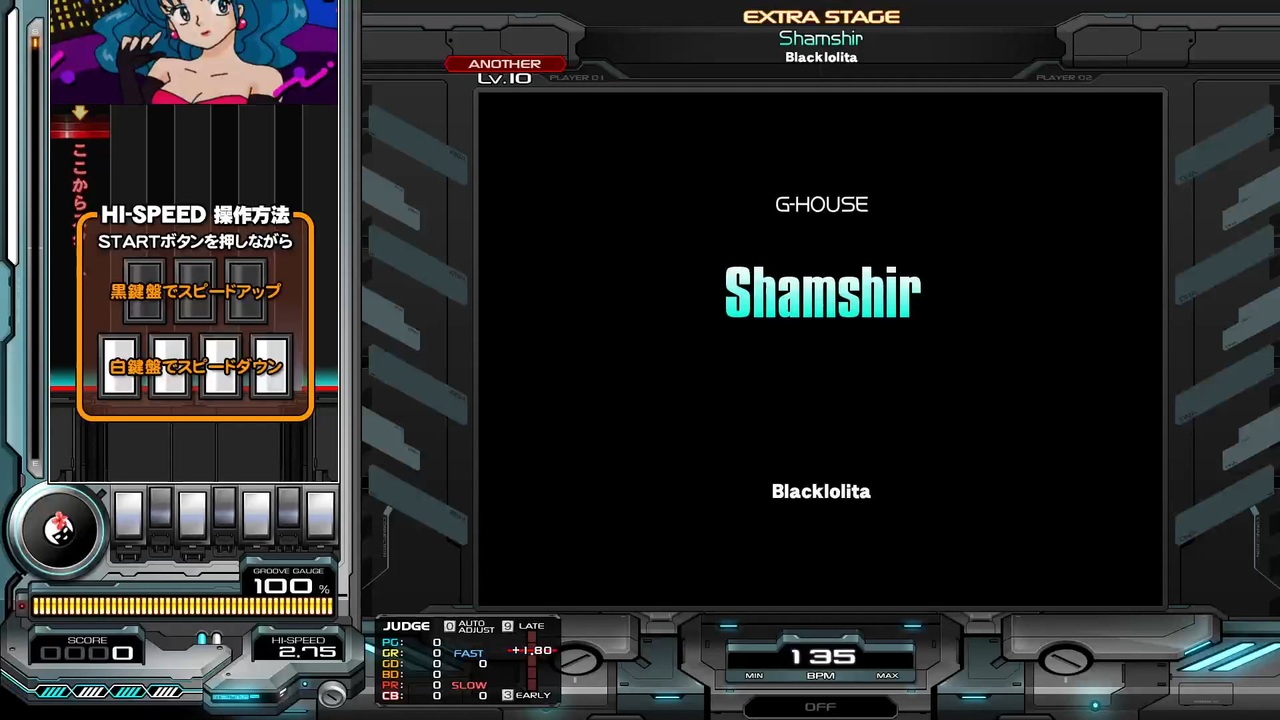The image size is (1280, 720).
Task: Open the JUDGE statistics panel
Action: (x=406, y=624)
